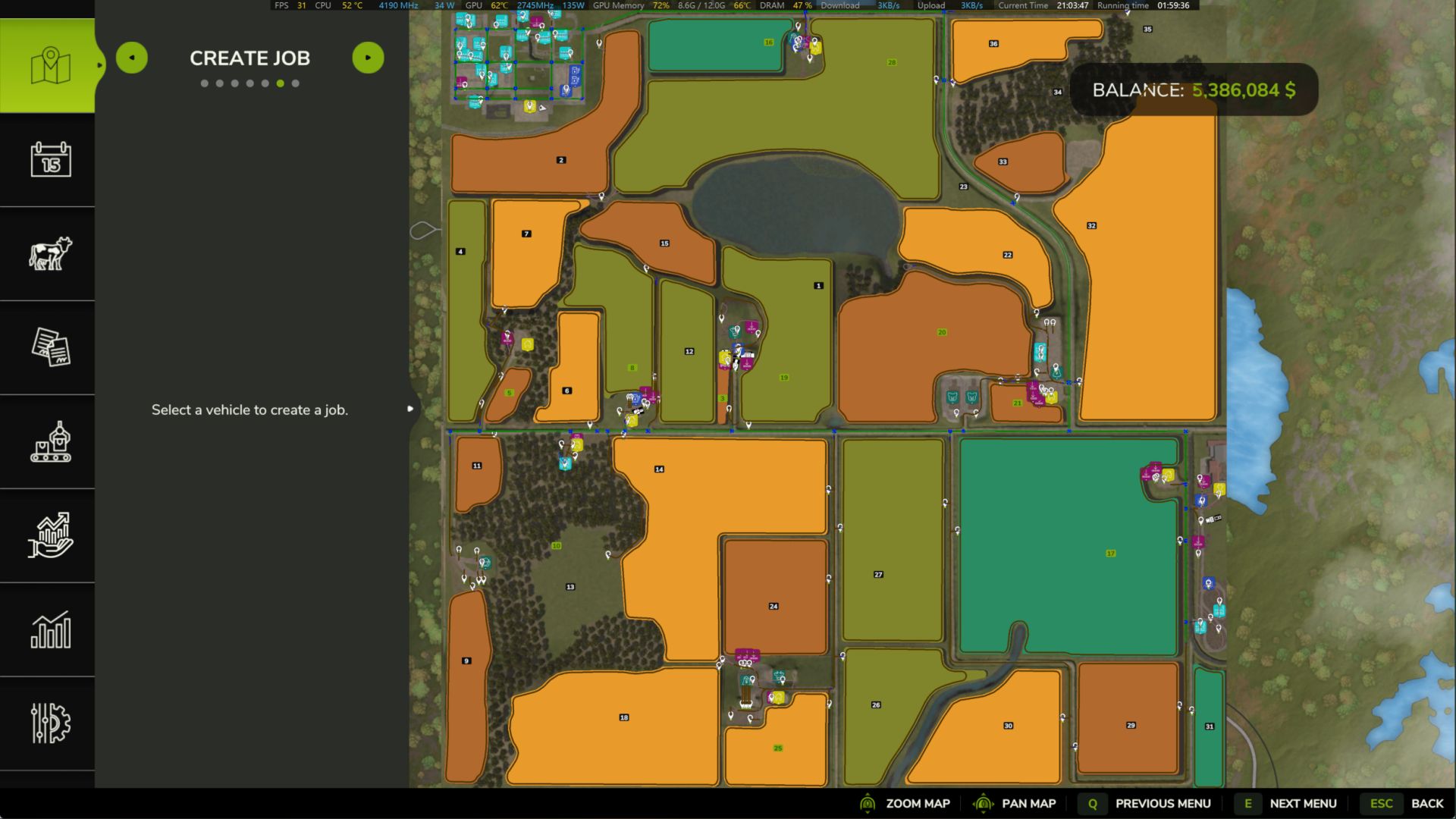The width and height of the screenshot is (1456, 819).
Task: Select the Next Menu button
Action: tap(1287, 803)
